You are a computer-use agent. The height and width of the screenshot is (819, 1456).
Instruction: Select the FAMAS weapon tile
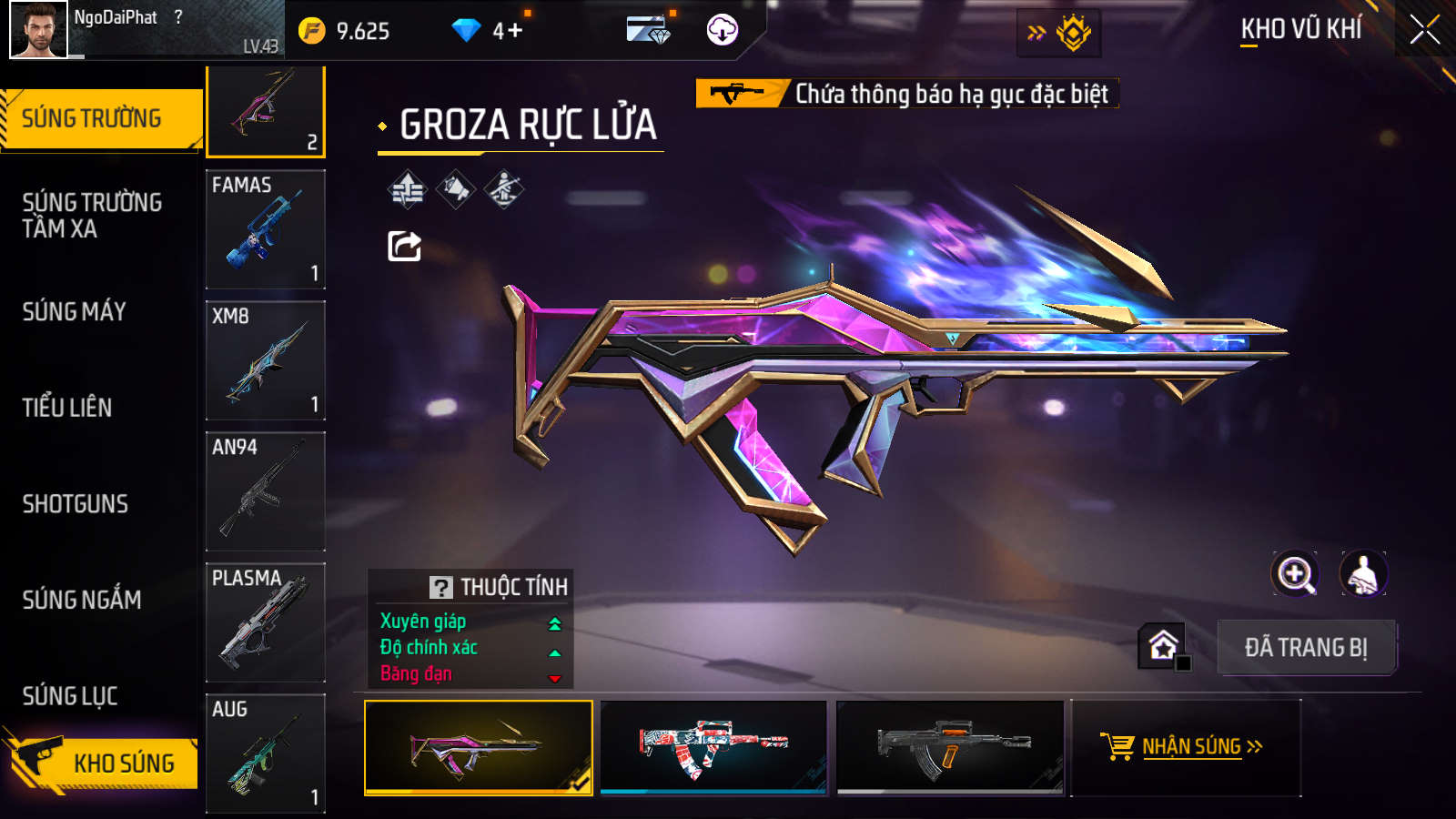pos(266,229)
